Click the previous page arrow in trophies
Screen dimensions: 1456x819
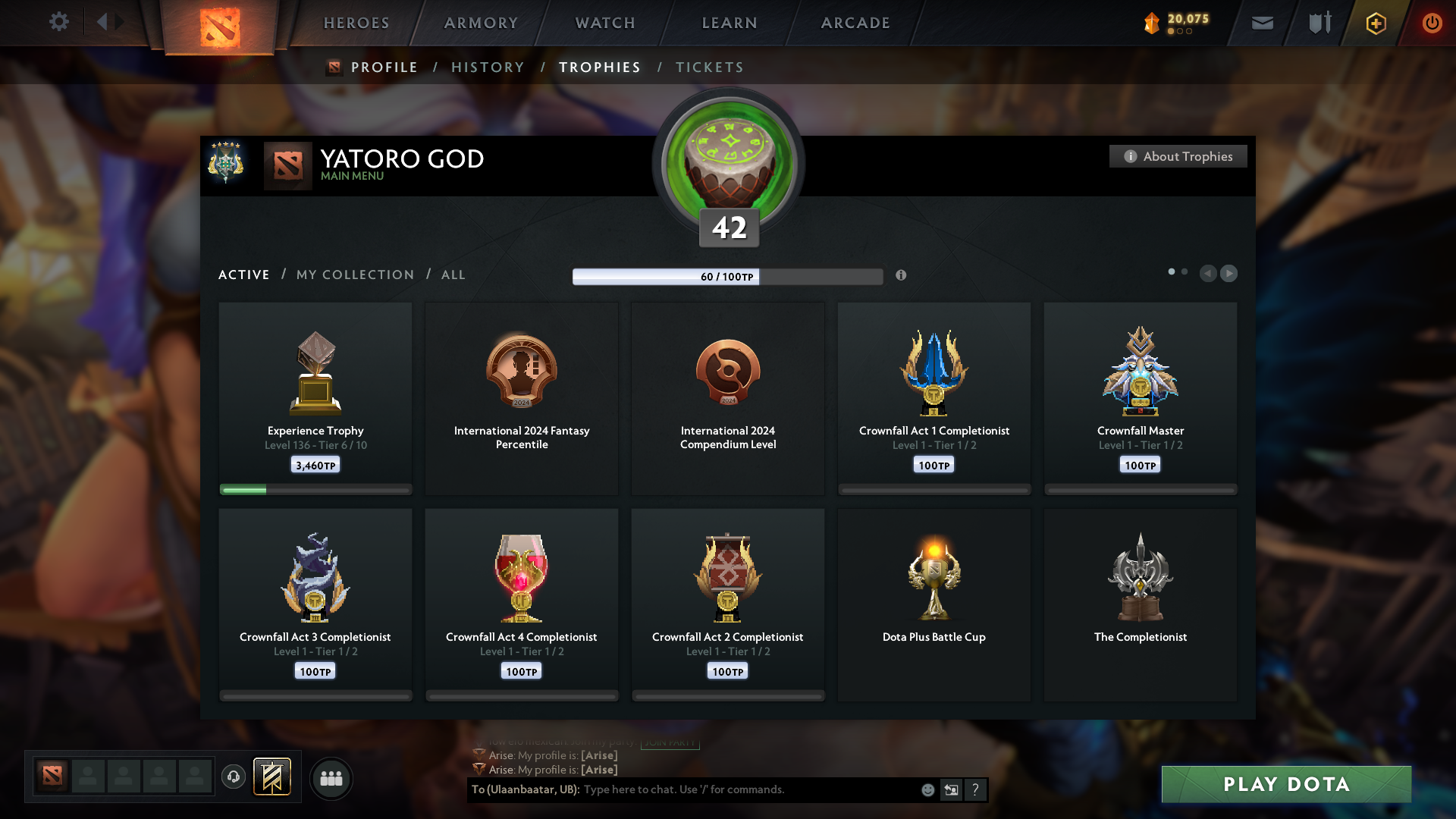pos(1209,274)
